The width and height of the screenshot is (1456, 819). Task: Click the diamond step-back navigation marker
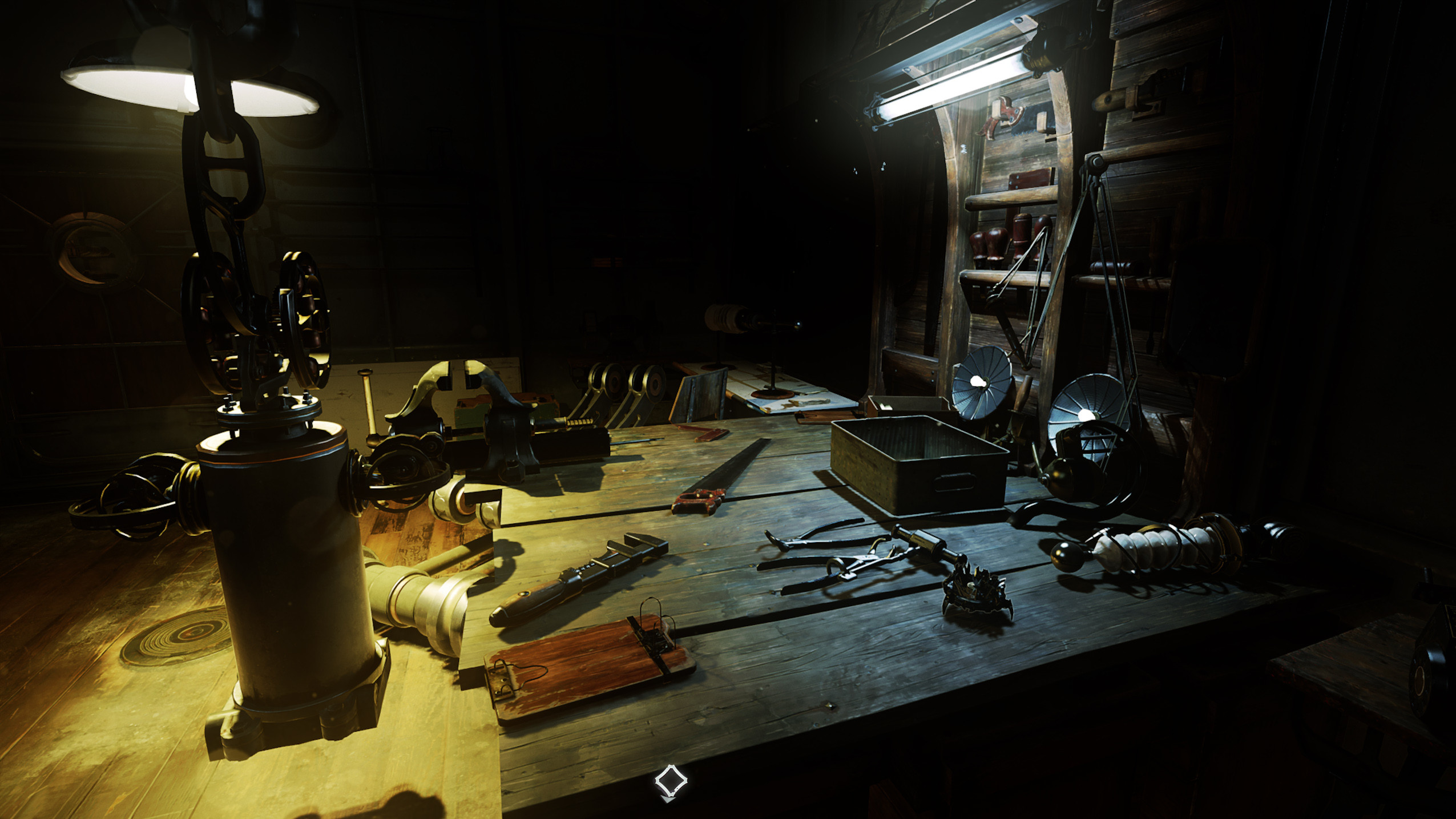click(671, 781)
